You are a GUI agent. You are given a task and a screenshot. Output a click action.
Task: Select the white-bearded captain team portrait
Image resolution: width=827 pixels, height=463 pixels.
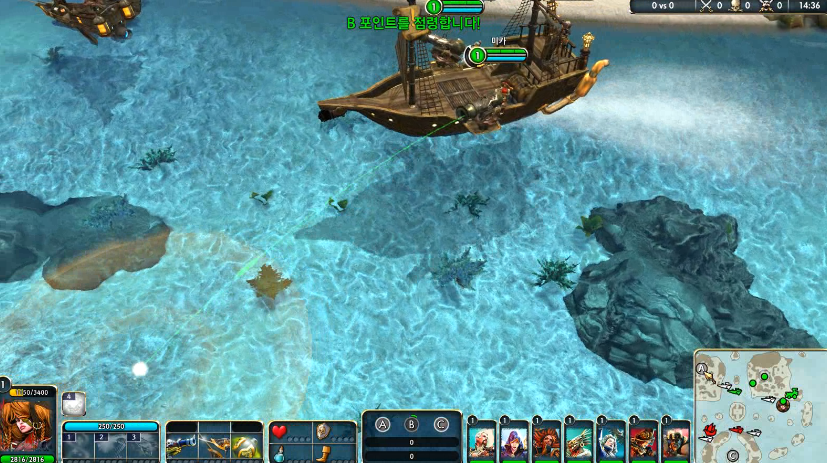481,441
